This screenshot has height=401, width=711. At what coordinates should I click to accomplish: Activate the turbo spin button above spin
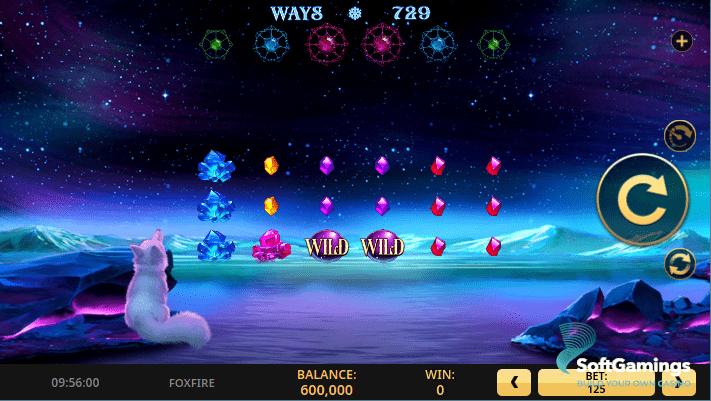(x=680, y=135)
